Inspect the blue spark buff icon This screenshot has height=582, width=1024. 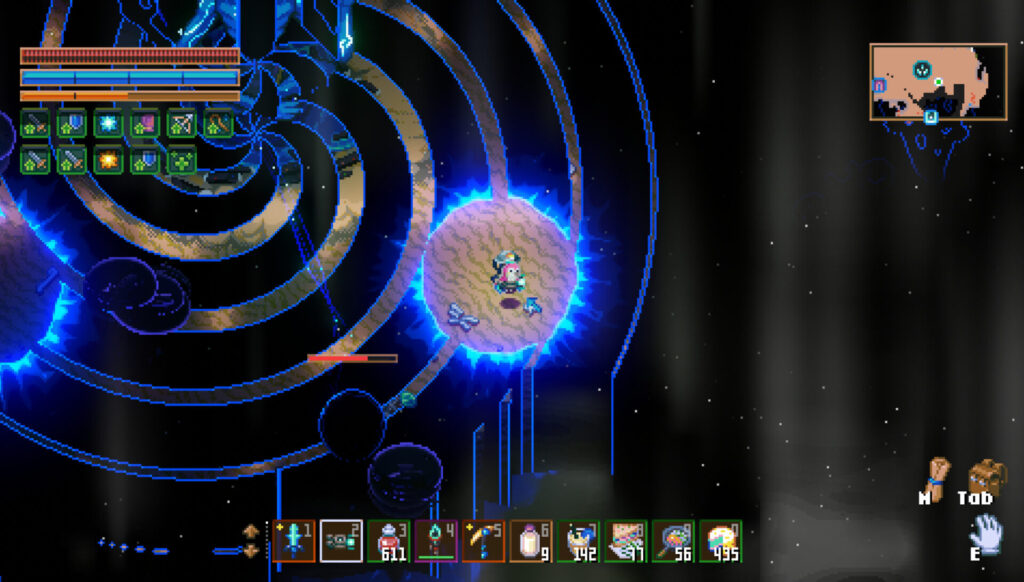point(108,124)
